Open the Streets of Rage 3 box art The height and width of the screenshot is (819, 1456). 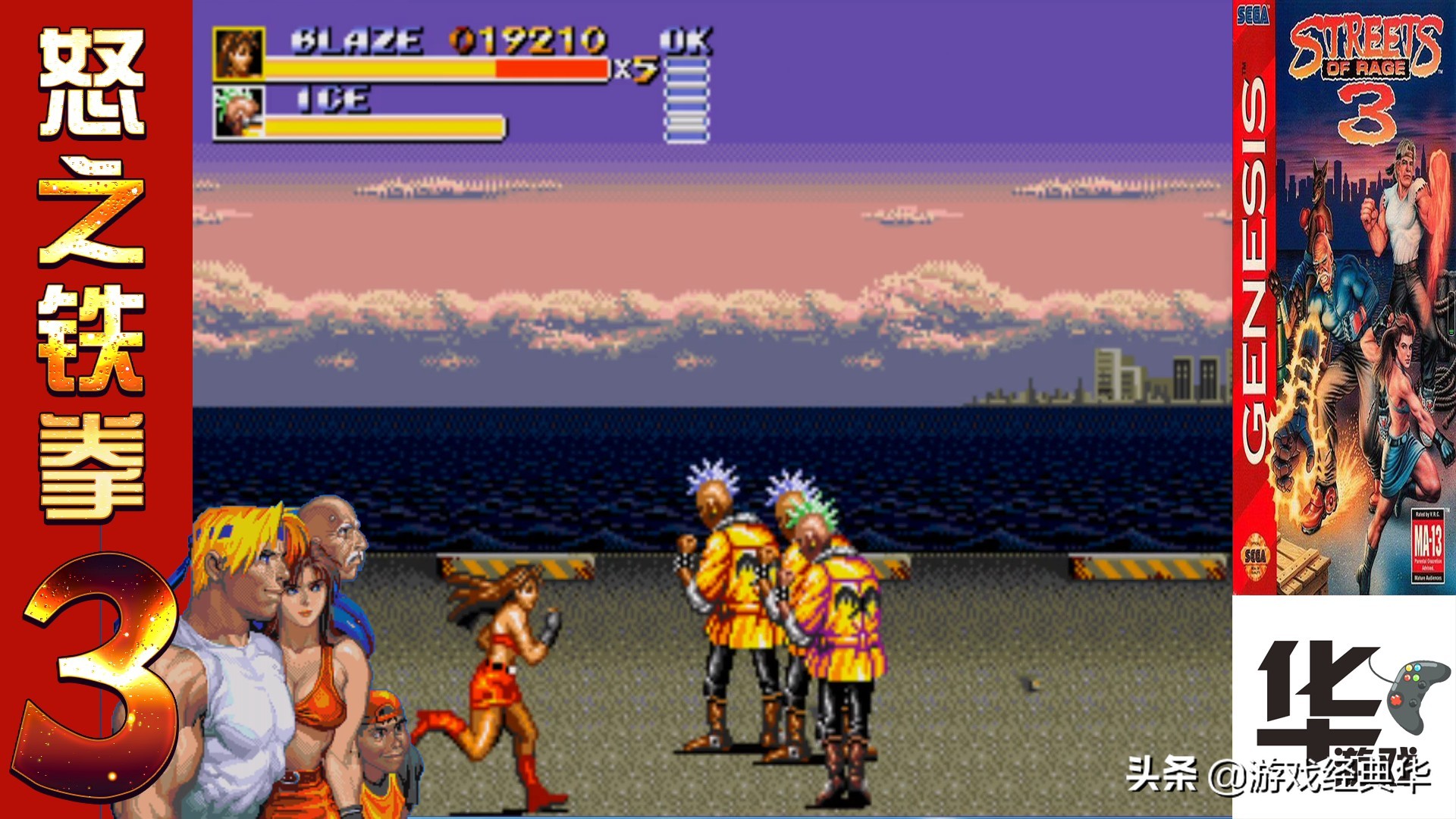[x=1344, y=297]
